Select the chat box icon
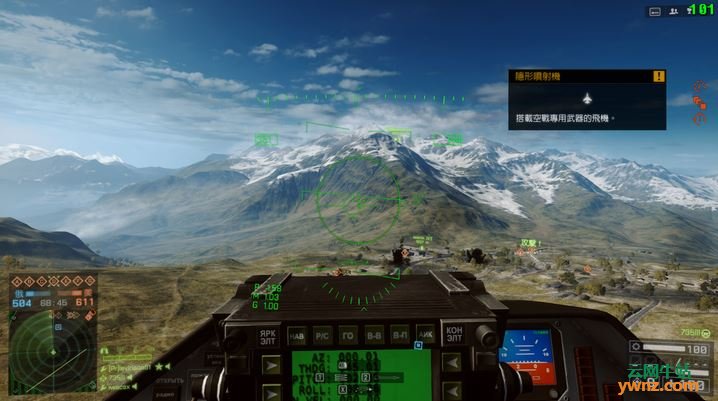 pyautogui.click(x=654, y=10)
